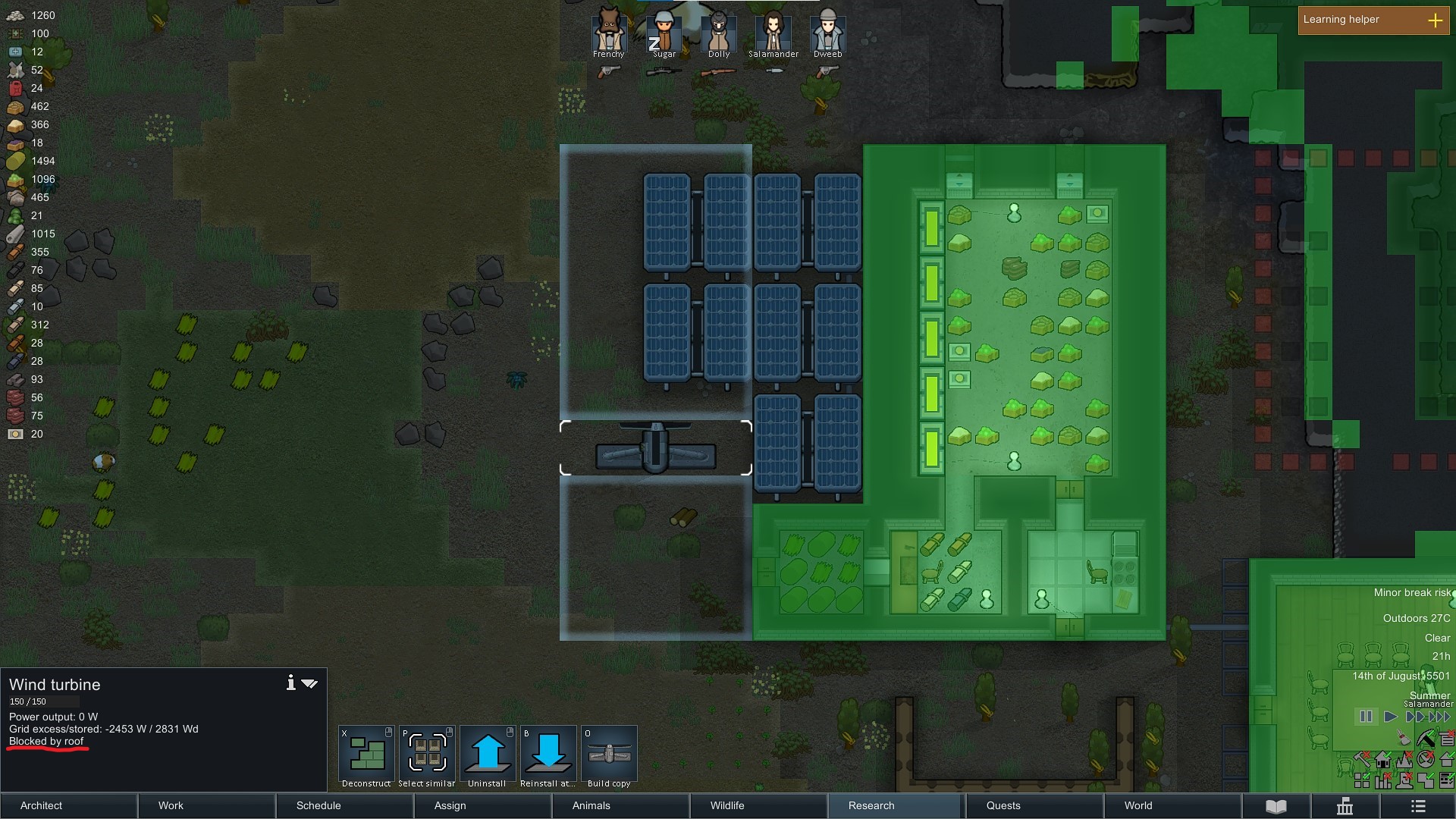The width and height of the screenshot is (1456, 819).
Task: Toggle auto rebuild mode off
Action: (x=1363, y=760)
